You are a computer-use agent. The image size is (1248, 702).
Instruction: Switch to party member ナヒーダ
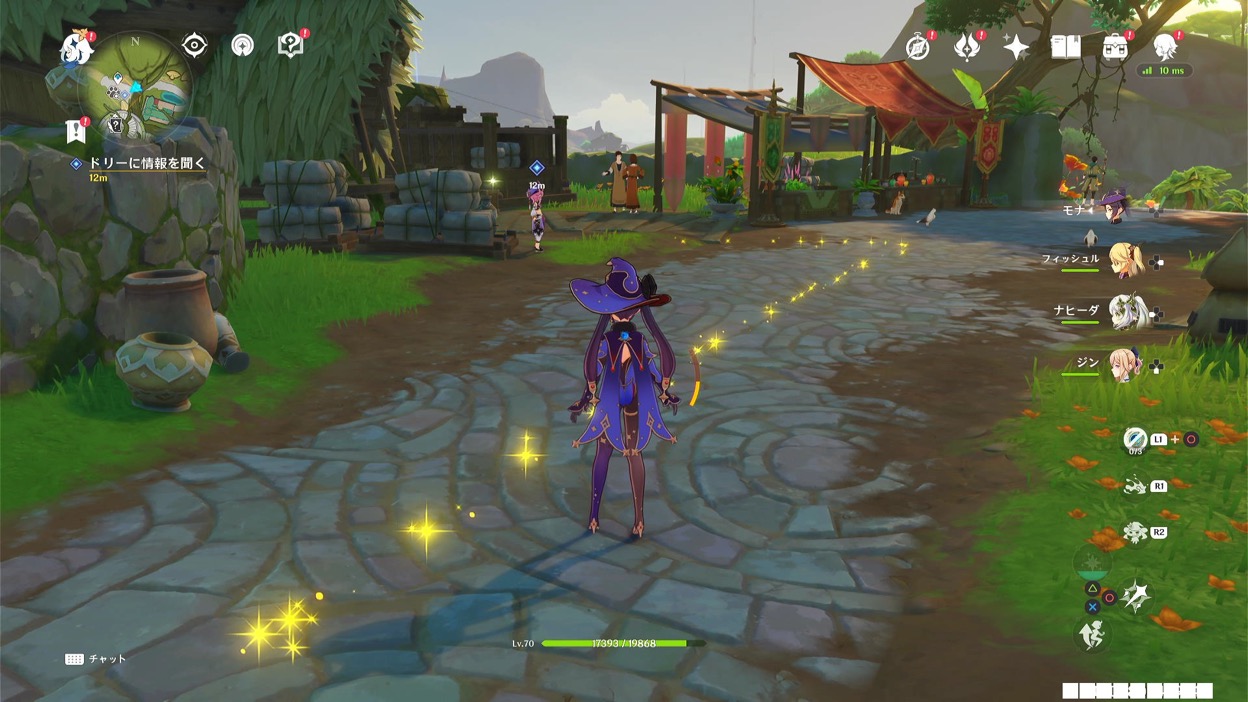(x=1126, y=312)
